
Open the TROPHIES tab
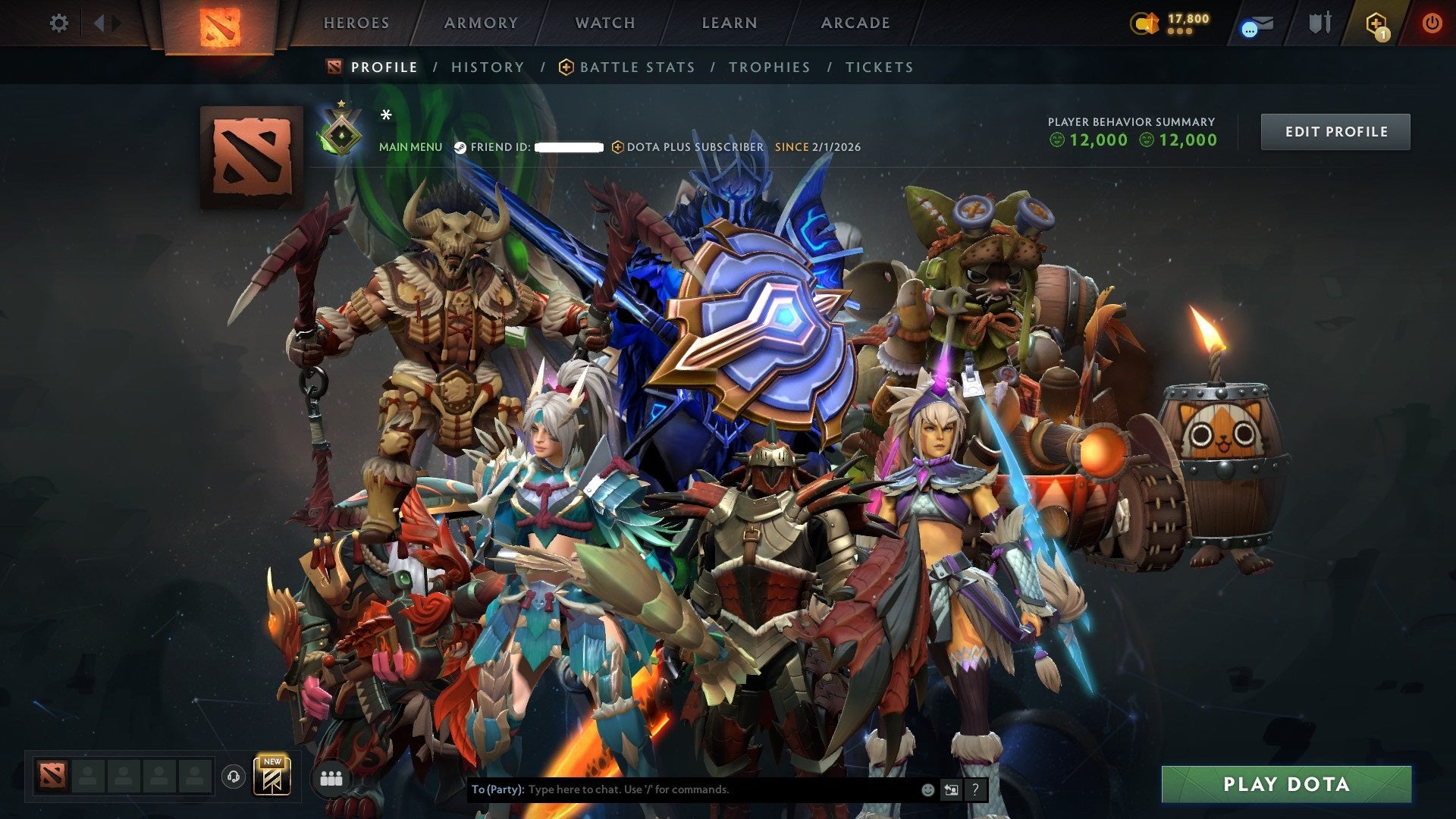coord(769,67)
